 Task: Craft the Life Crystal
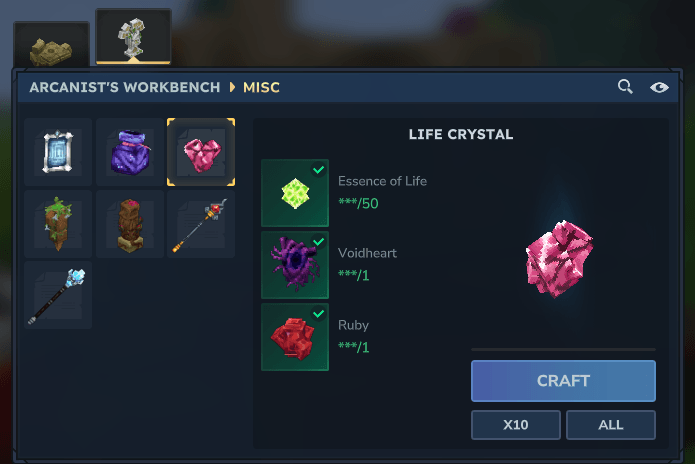tap(563, 381)
